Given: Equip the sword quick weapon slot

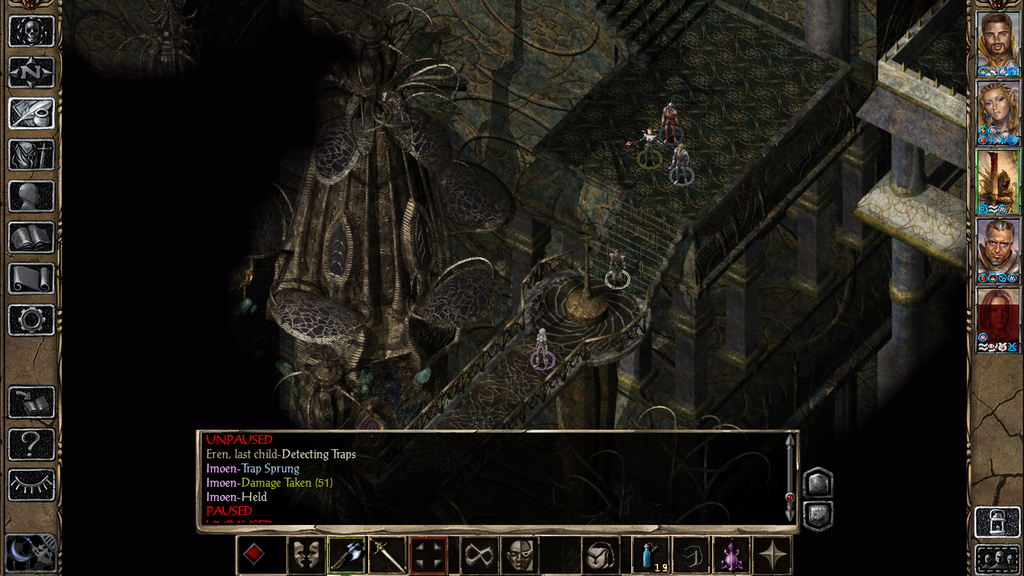Looking at the screenshot, I should click(387, 555).
